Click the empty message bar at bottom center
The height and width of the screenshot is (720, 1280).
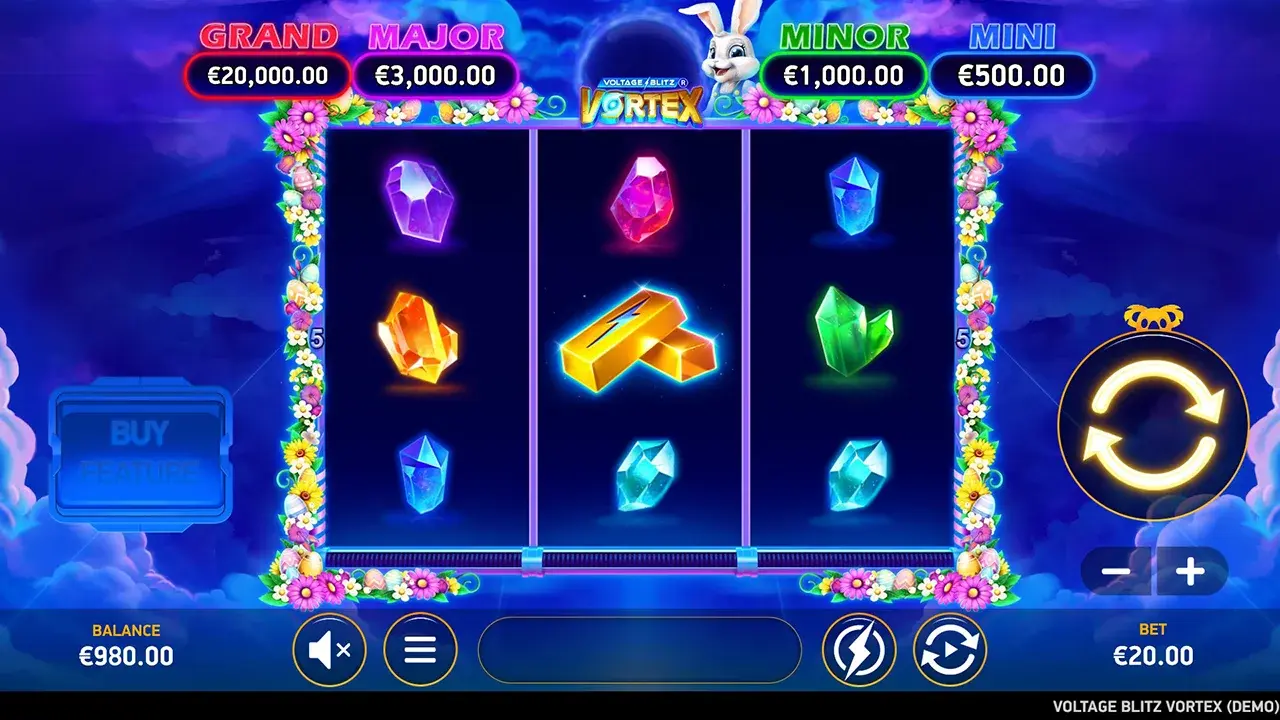[640, 649]
